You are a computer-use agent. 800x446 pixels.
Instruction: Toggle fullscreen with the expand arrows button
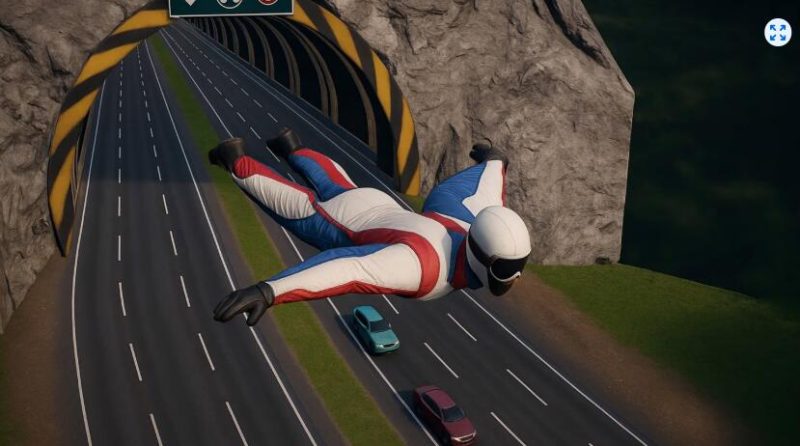(x=777, y=32)
